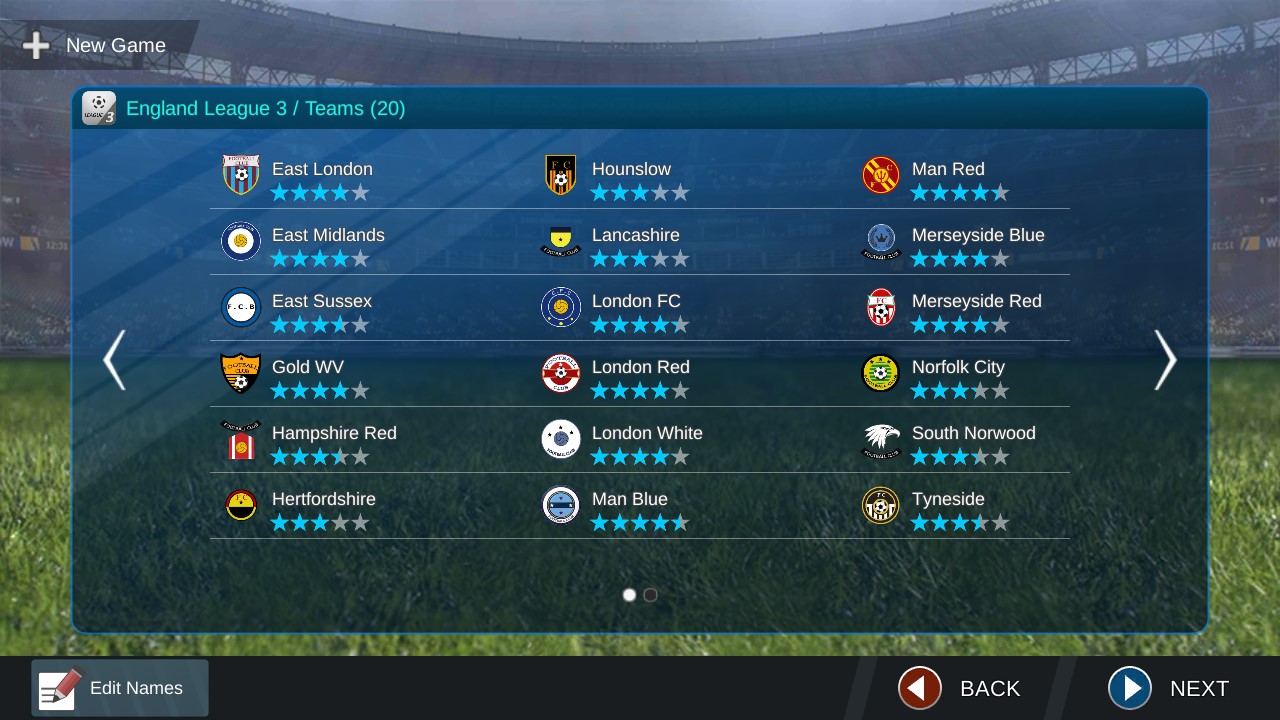Select Gold WV team
Screen dimensions: 1280x720
point(308,375)
